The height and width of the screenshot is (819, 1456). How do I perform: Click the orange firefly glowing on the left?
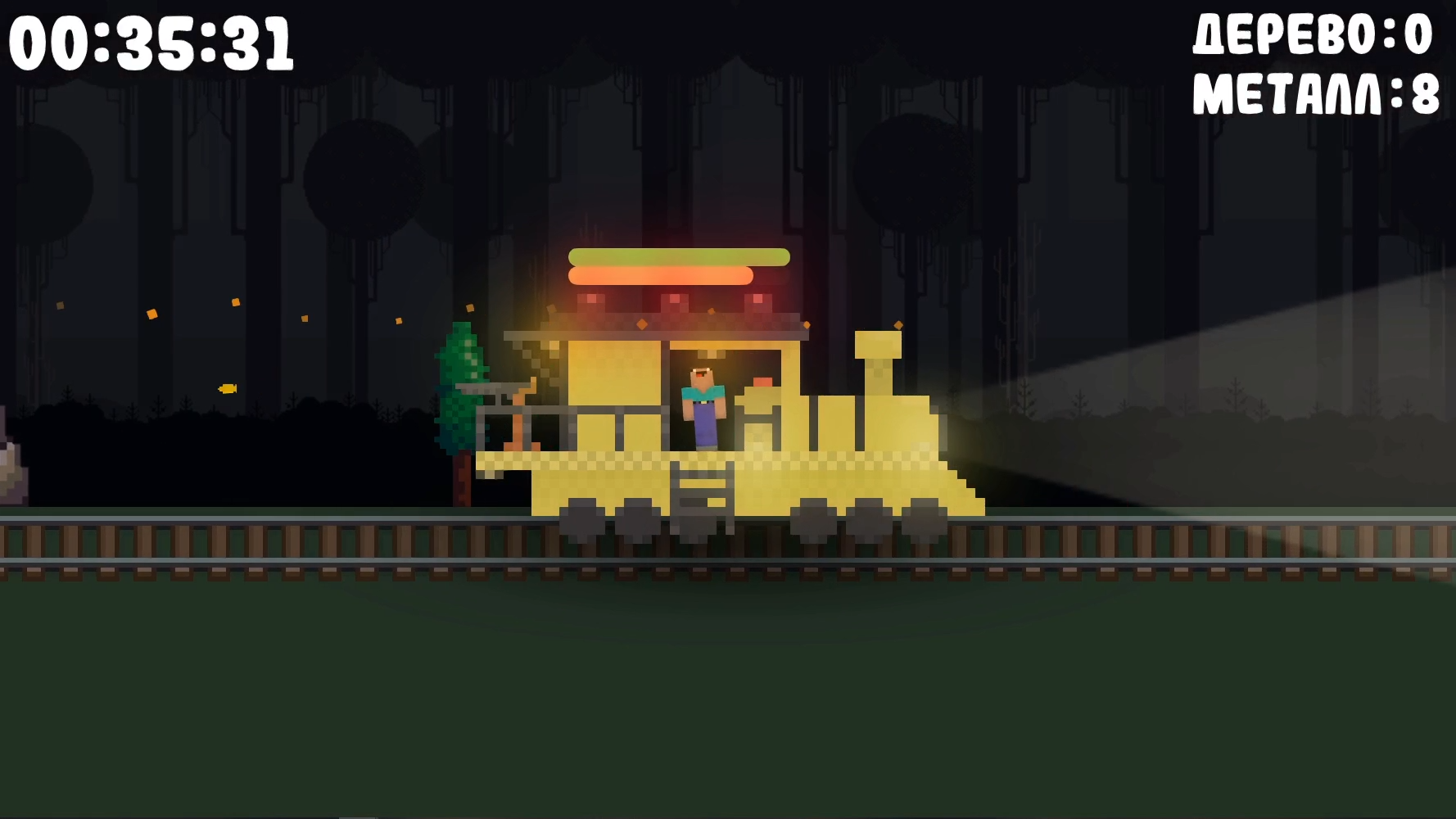coord(228,388)
